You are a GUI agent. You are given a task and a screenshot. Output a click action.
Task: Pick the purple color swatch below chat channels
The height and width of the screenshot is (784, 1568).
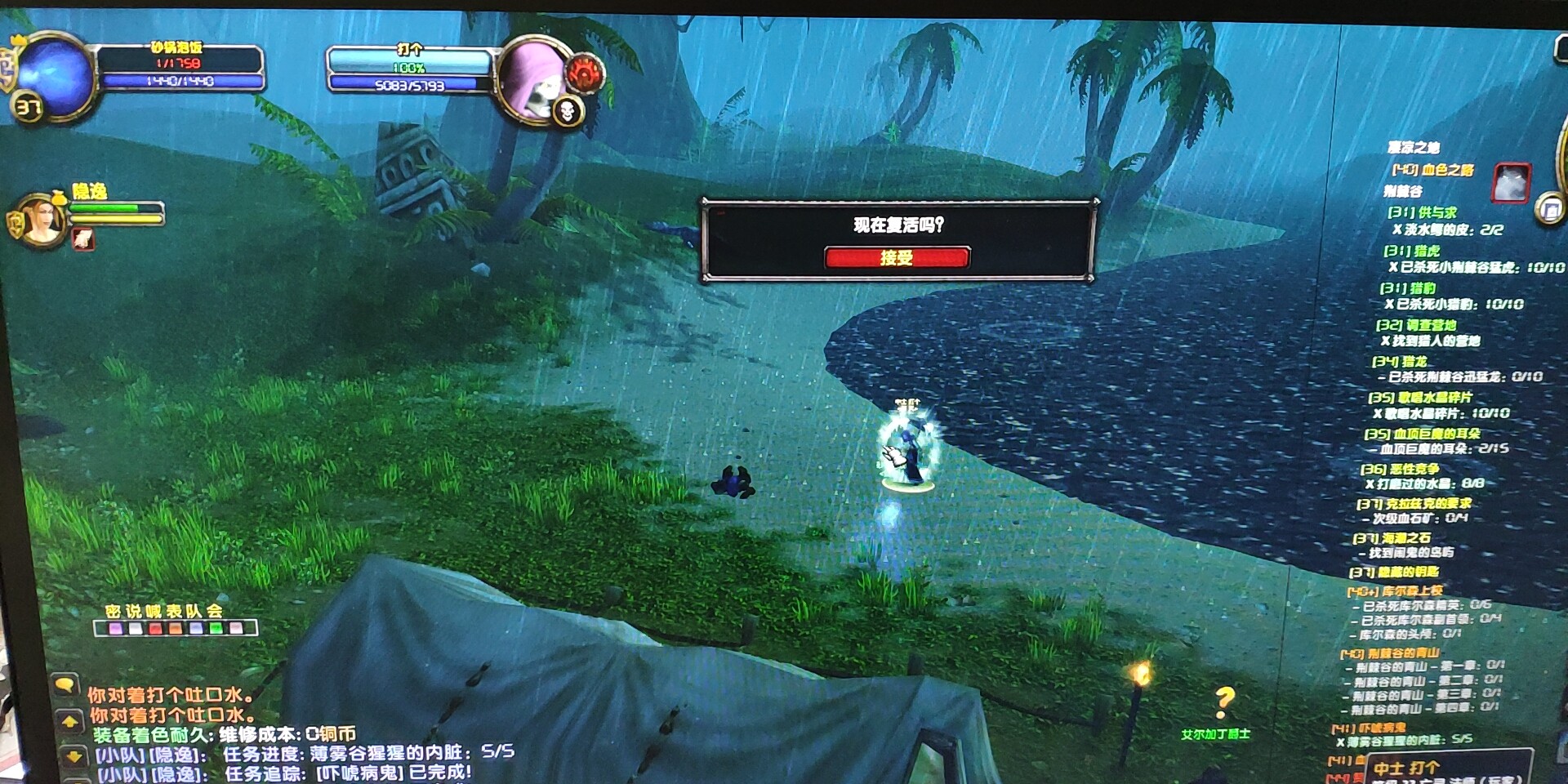(116, 629)
